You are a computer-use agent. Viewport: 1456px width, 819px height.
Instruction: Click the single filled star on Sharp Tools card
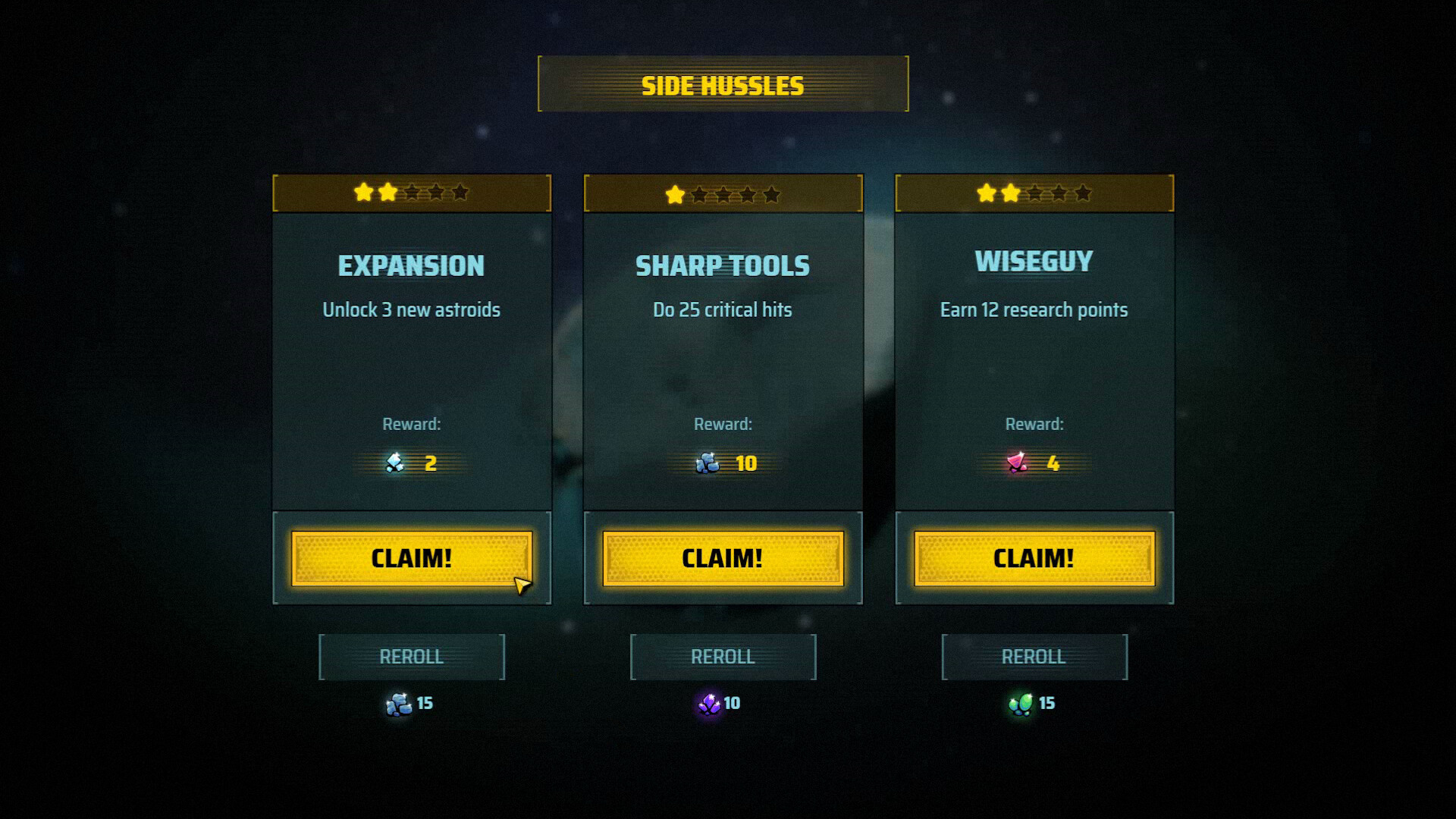click(x=673, y=195)
